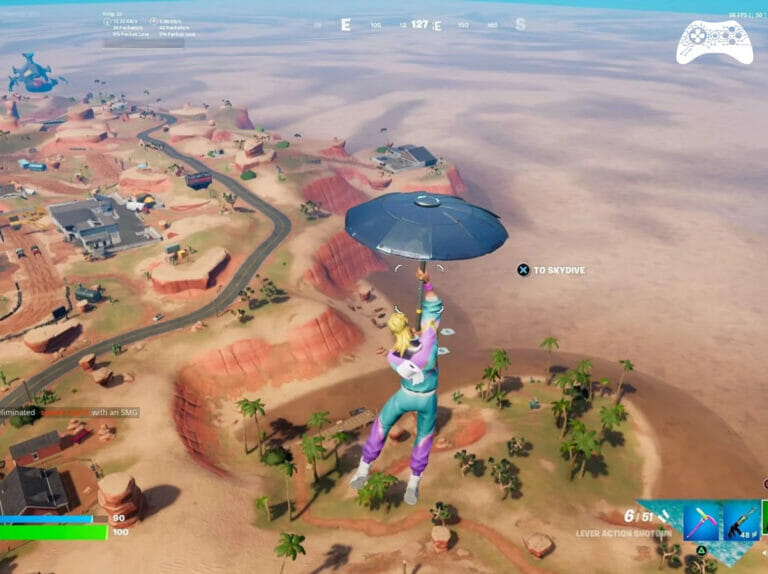Image resolution: width=768 pixels, height=574 pixels.
Task: Select the blue gun slot showing 48 ammo
Action: click(741, 521)
